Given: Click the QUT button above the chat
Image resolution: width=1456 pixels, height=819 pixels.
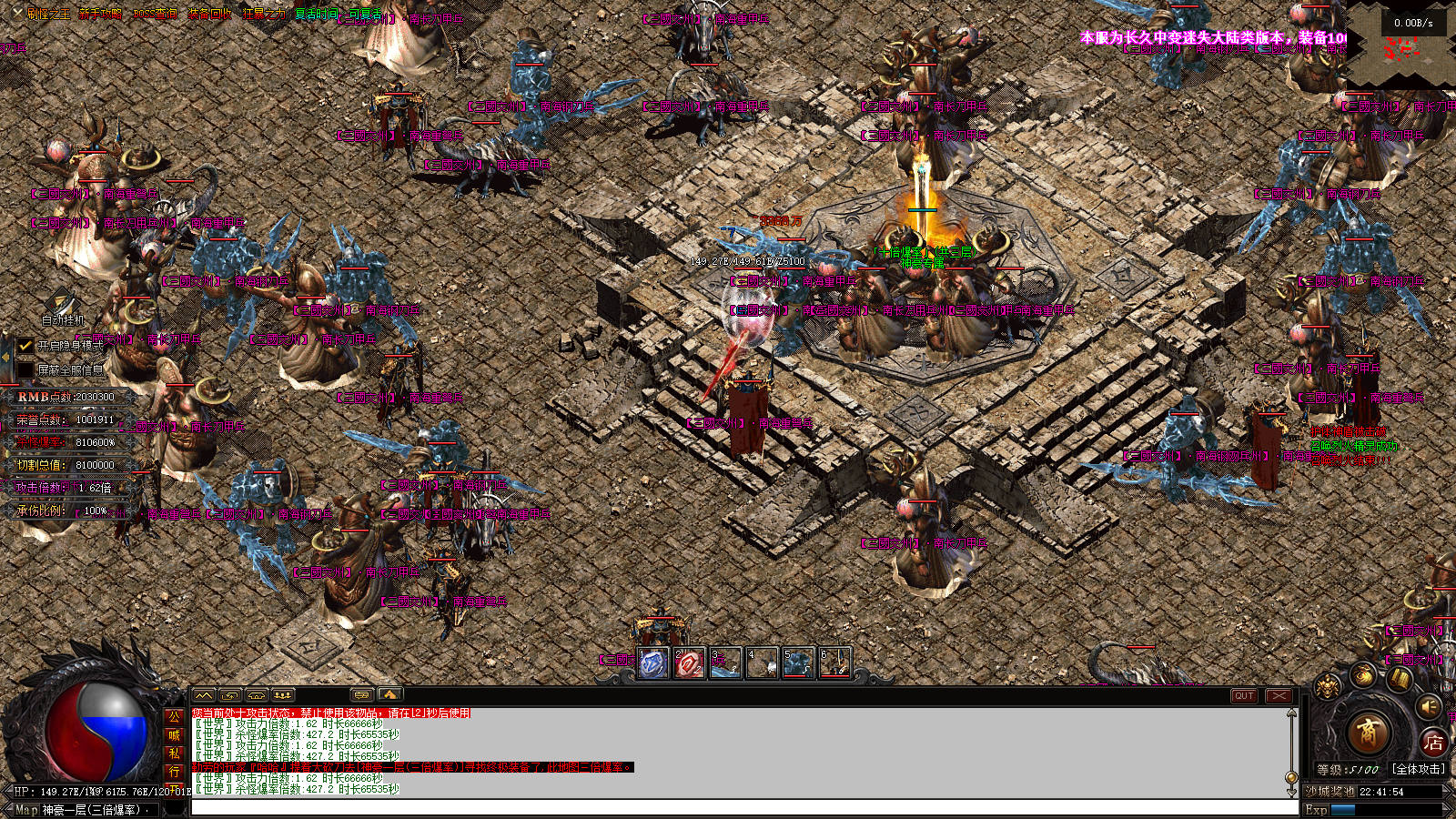Looking at the screenshot, I should [x=1244, y=696].
